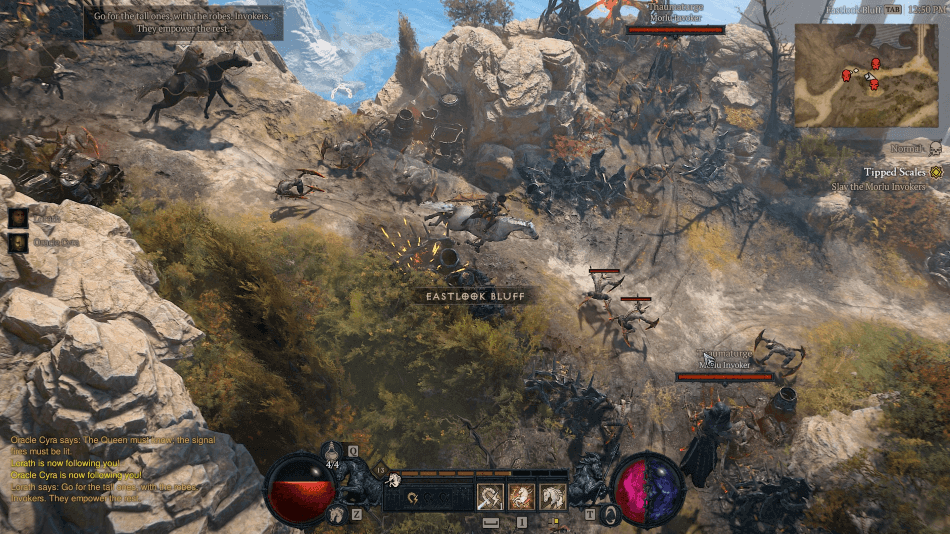Select Oracle Cyra's follower portrait
Viewport: 950px width, 534px height.
(x=18, y=242)
